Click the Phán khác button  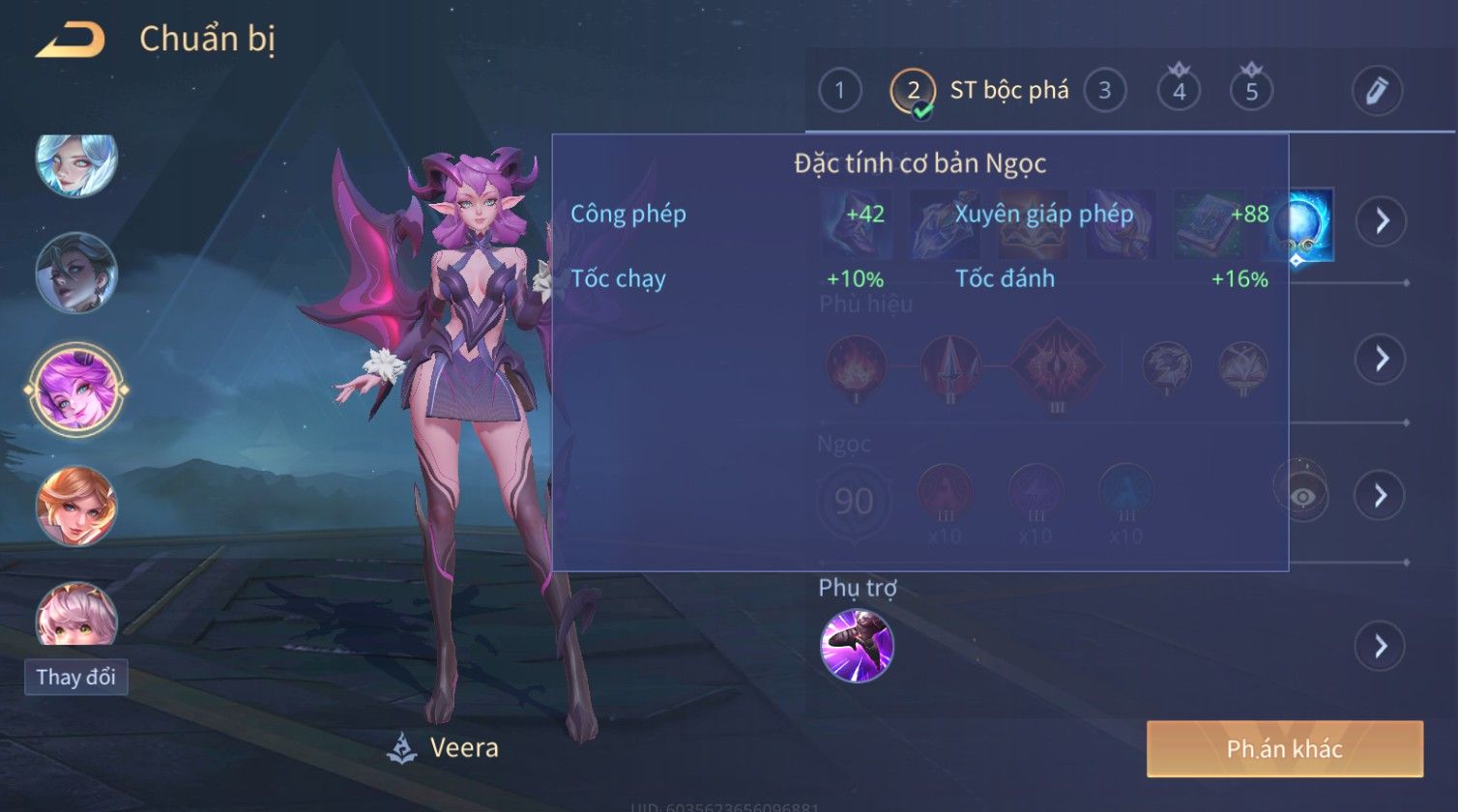[x=1284, y=749]
